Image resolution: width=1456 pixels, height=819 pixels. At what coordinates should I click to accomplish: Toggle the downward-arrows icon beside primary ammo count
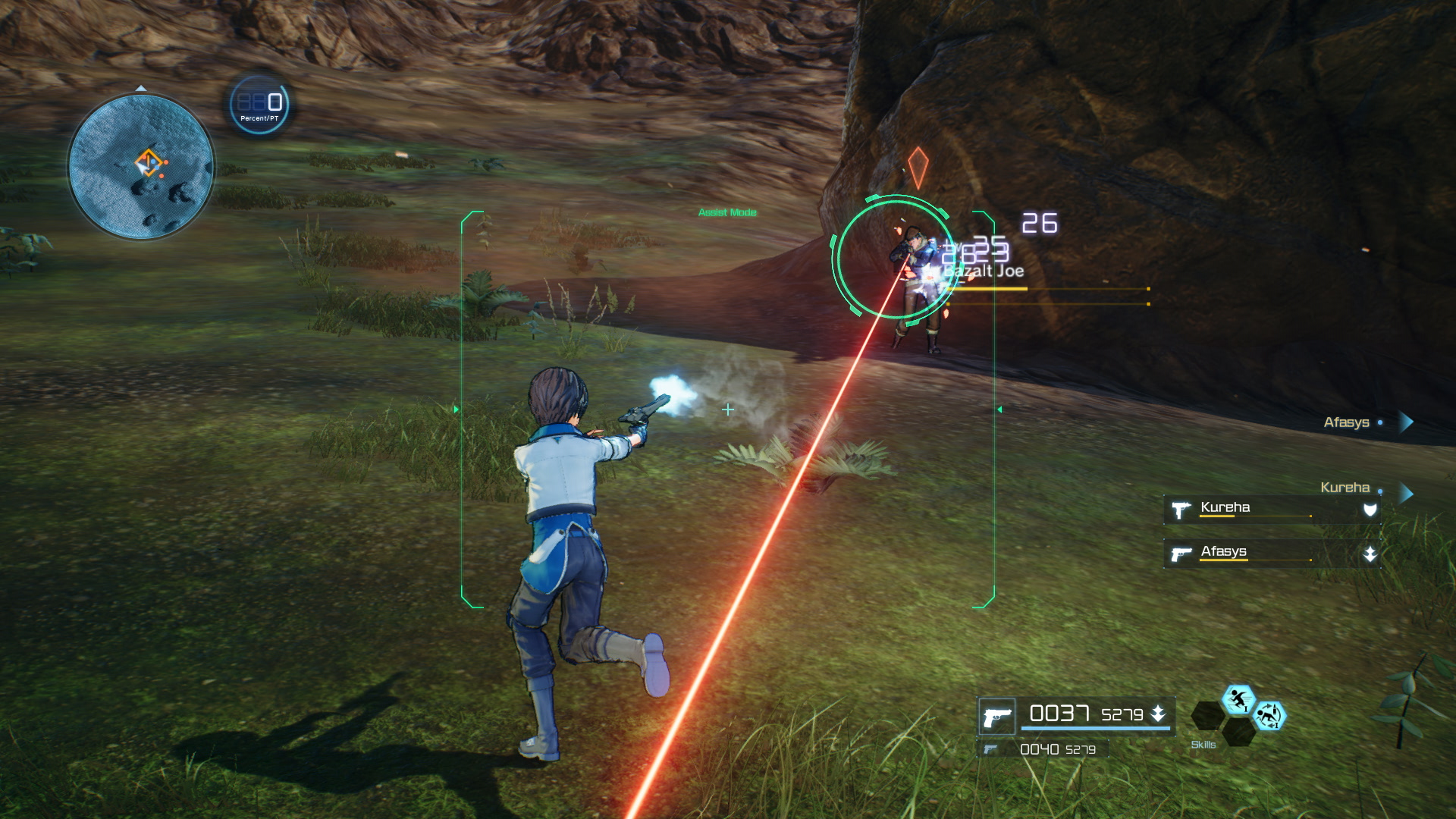point(1159,714)
